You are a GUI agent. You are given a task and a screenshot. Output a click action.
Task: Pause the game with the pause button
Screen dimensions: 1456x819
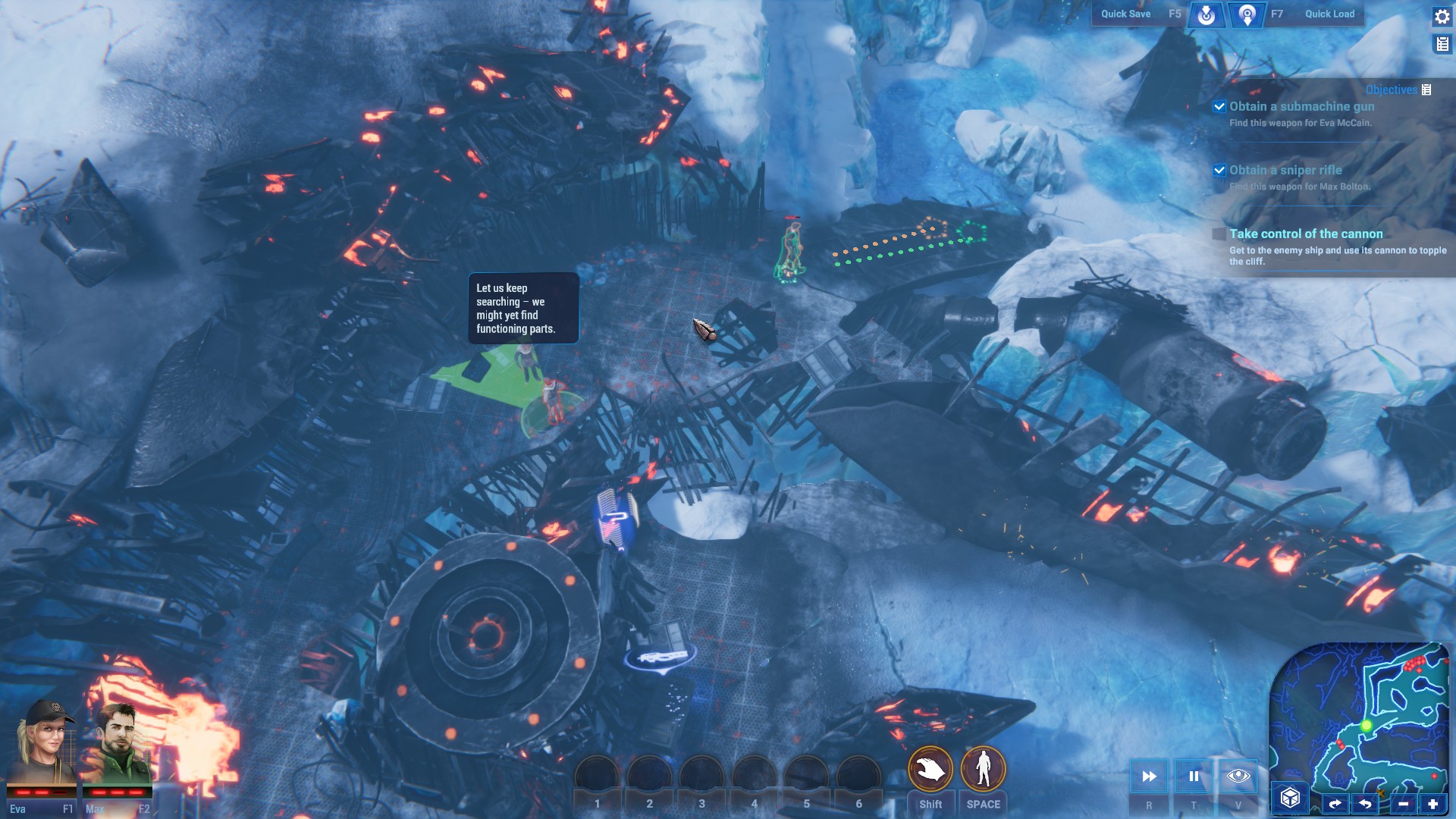[1194, 776]
